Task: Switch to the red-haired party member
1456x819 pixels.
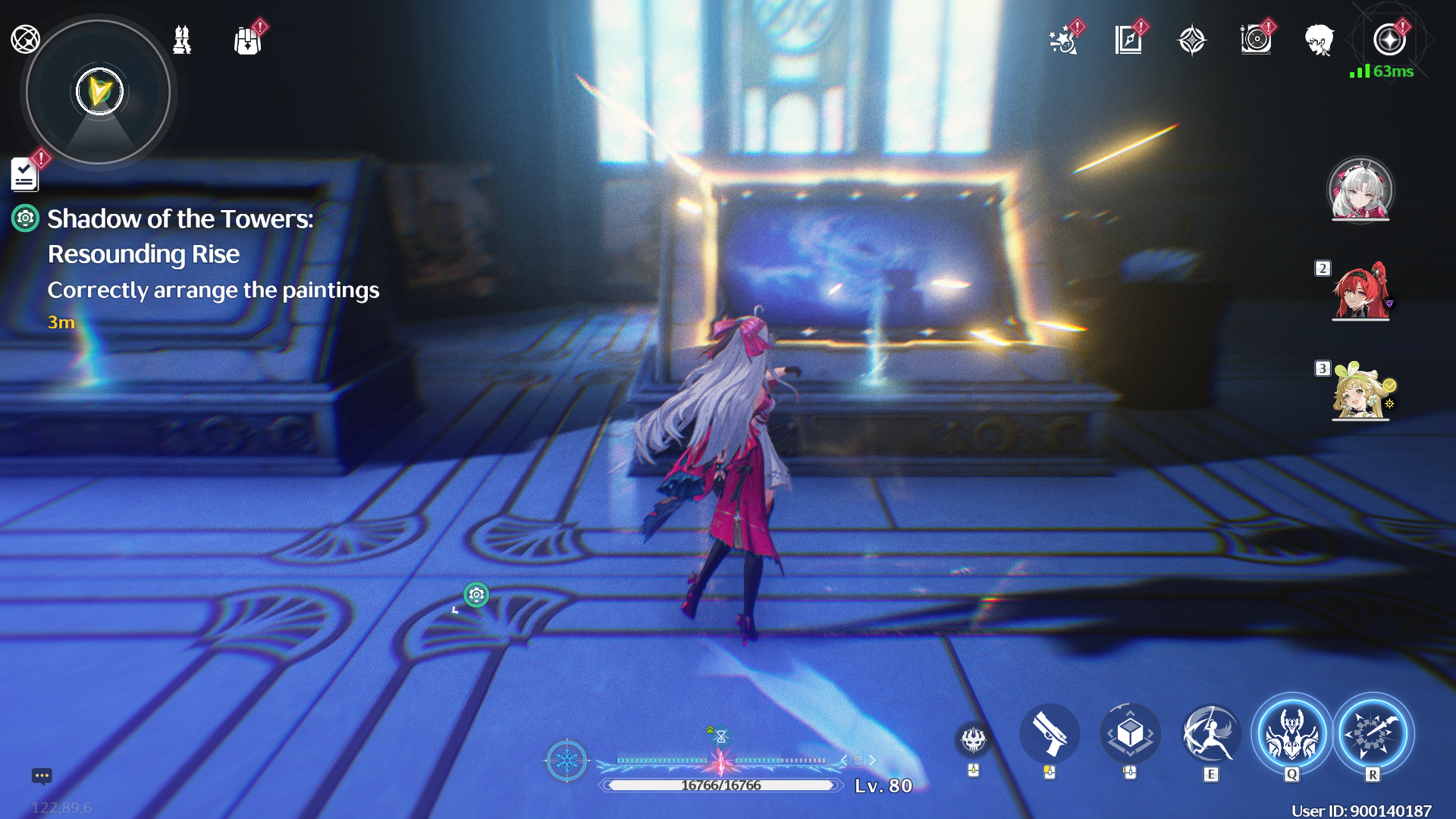Action: (x=1360, y=291)
